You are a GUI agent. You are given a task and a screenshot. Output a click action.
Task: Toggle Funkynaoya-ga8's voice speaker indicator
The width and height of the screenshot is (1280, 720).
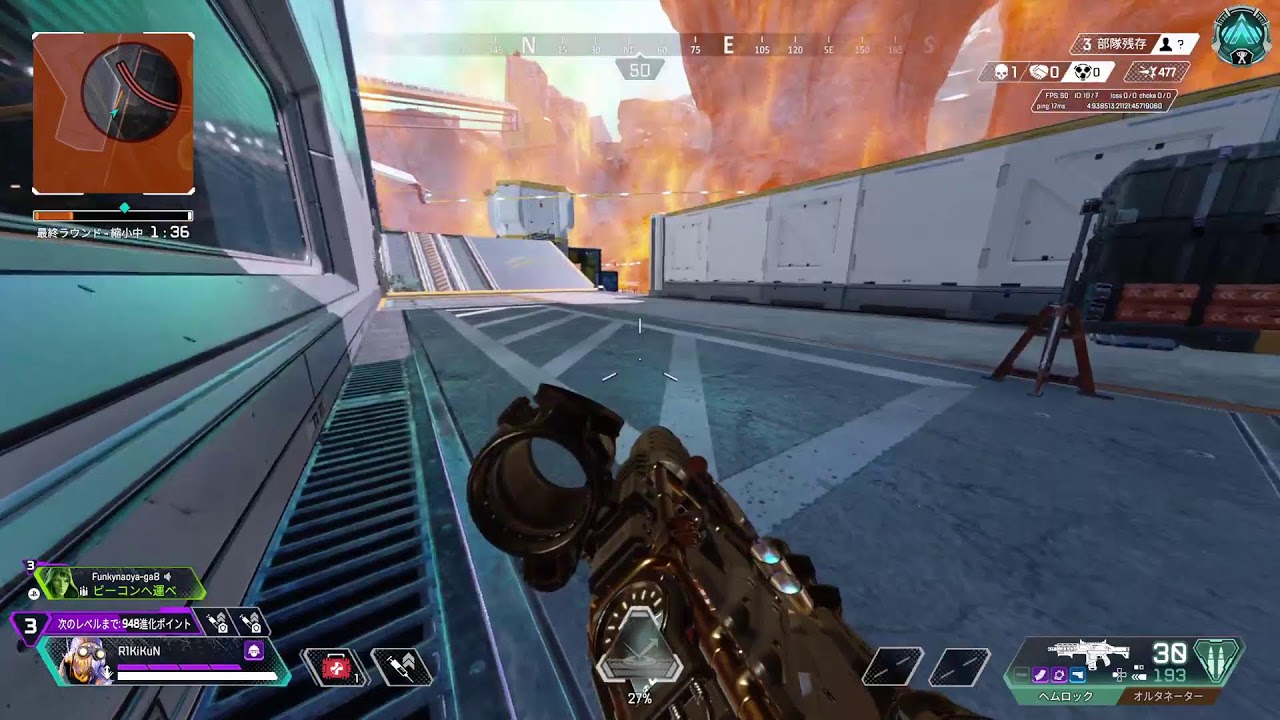(x=169, y=575)
